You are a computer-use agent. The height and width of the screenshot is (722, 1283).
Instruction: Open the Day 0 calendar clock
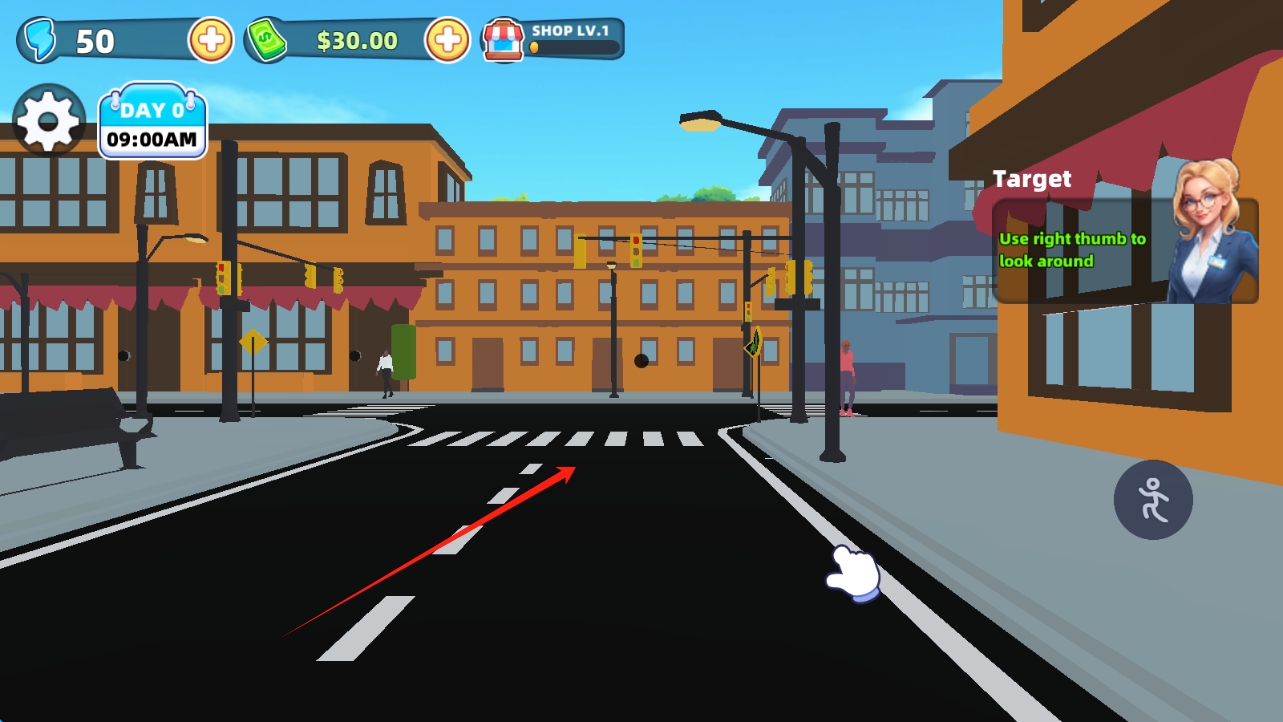coord(152,124)
